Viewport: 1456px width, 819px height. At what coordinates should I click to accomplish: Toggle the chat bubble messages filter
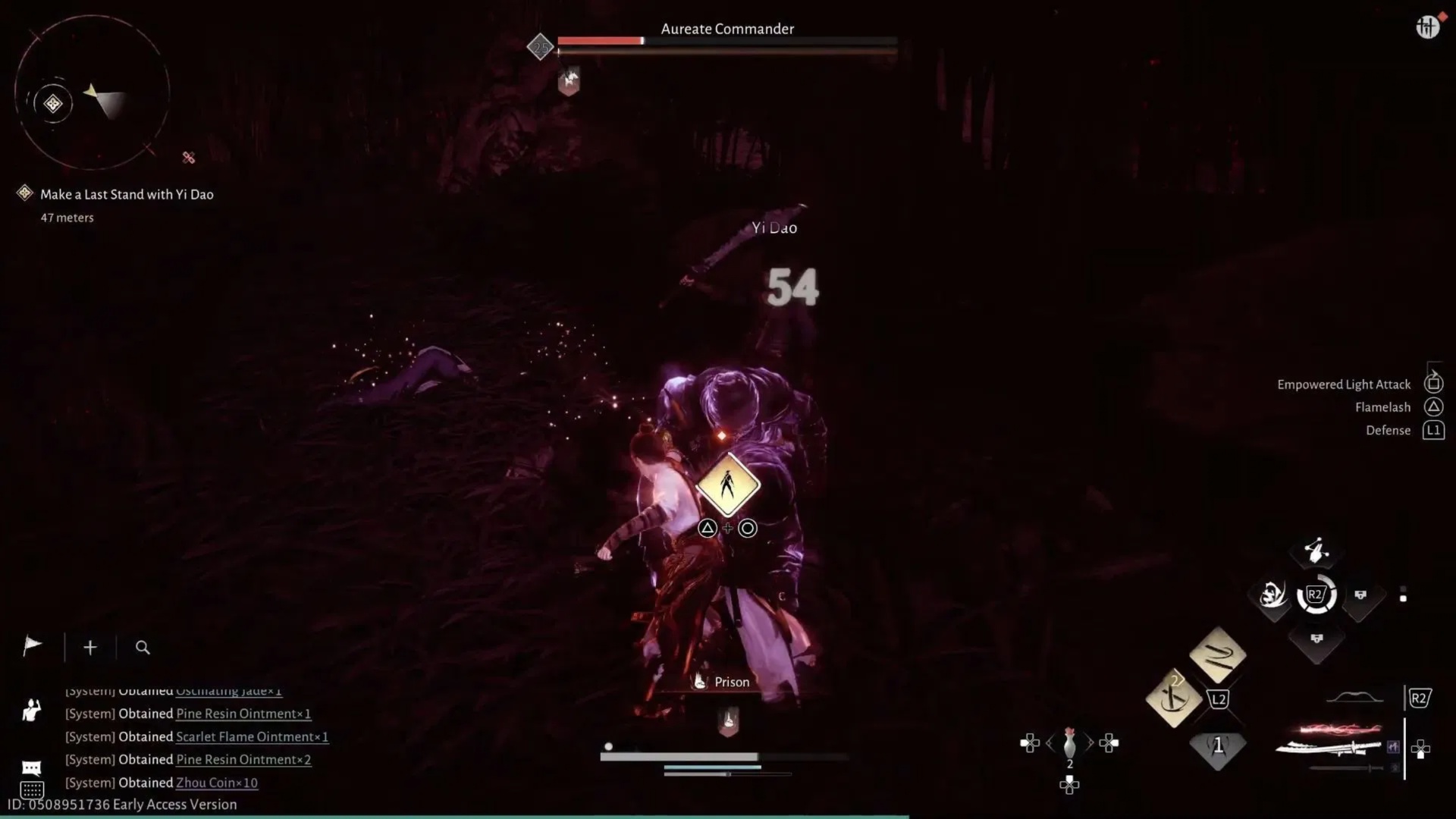pyautogui.click(x=32, y=768)
